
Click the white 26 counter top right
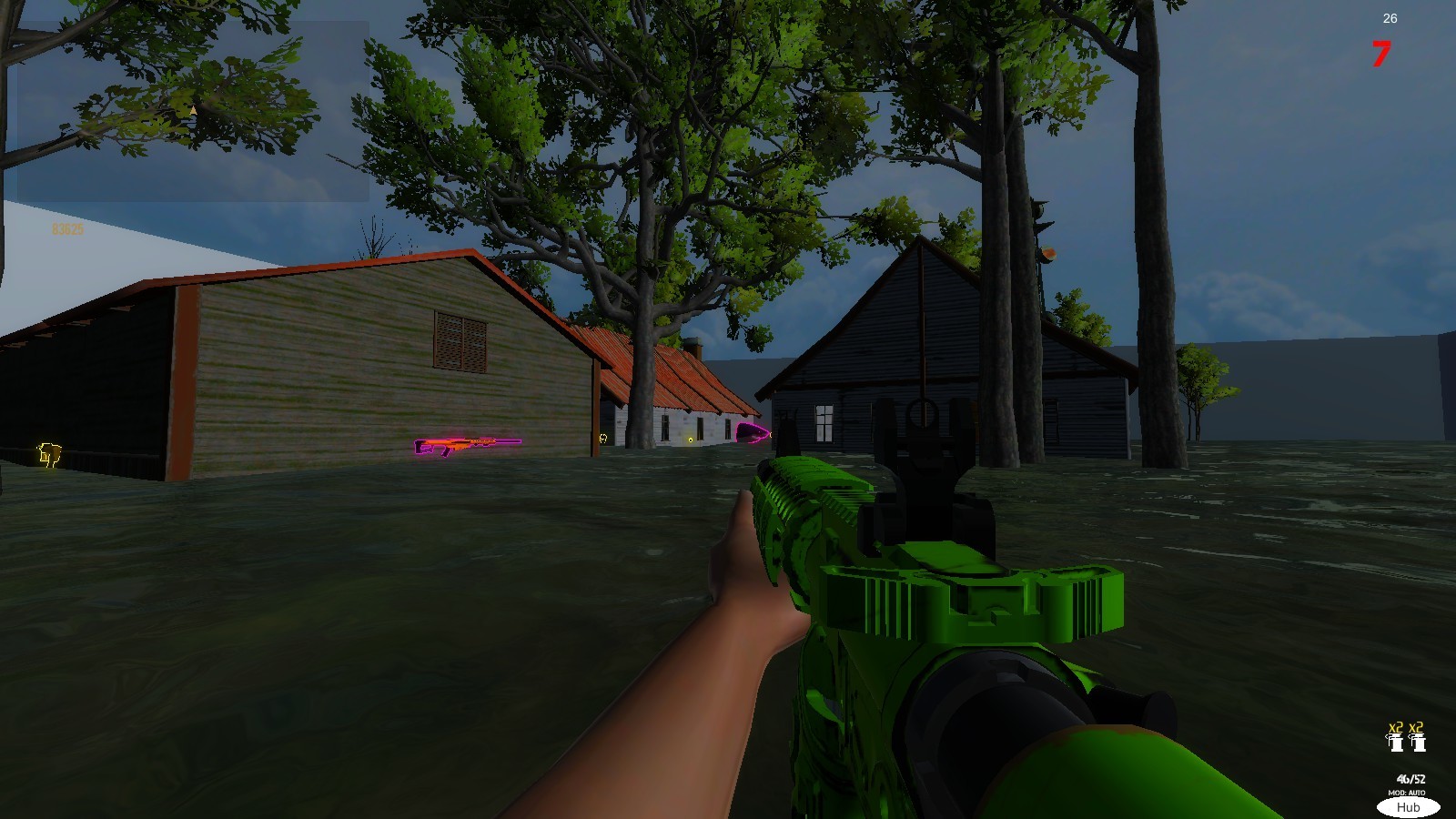click(1390, 17)
